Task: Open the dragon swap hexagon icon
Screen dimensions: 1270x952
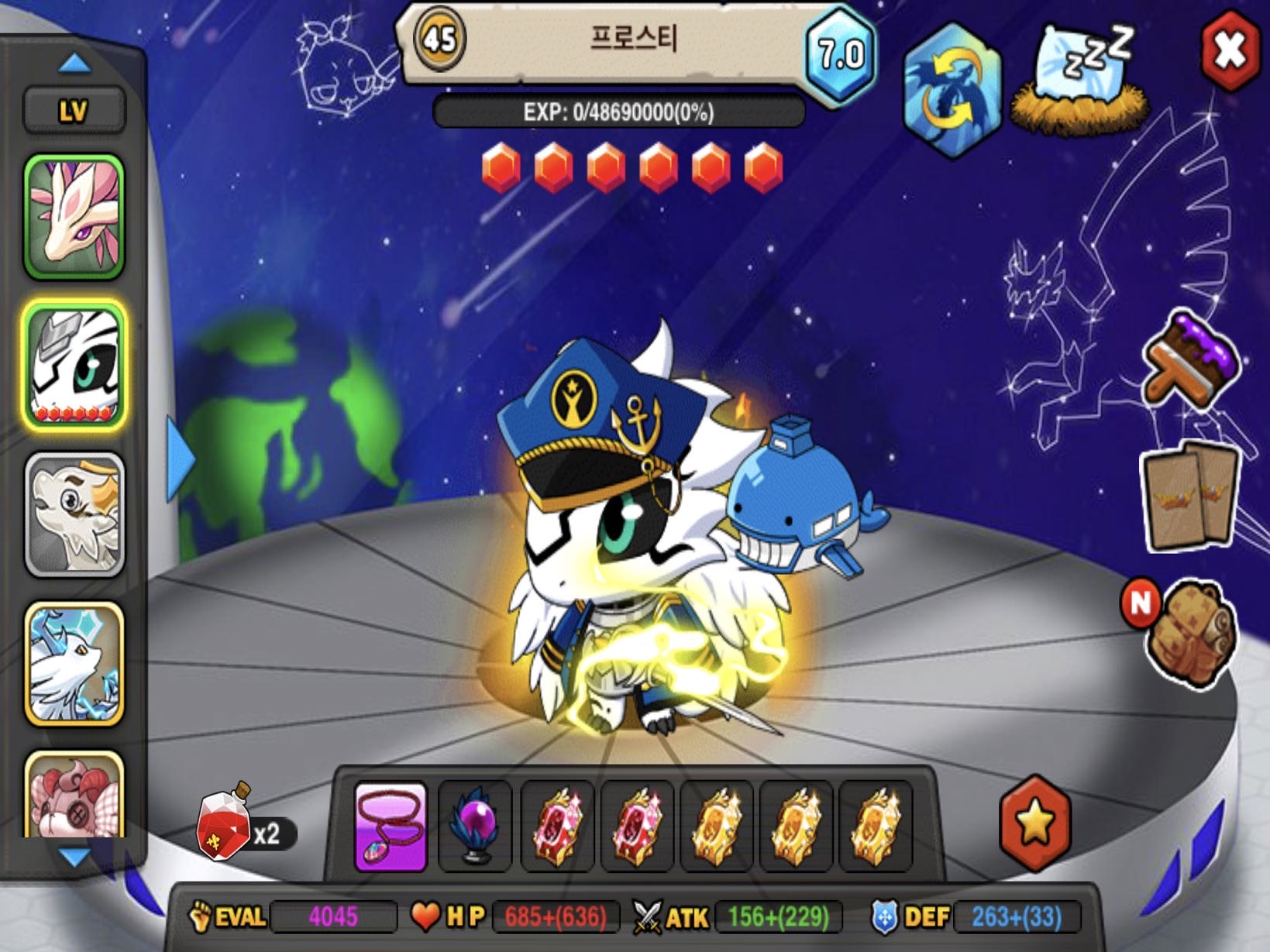Action: point(952,89)
